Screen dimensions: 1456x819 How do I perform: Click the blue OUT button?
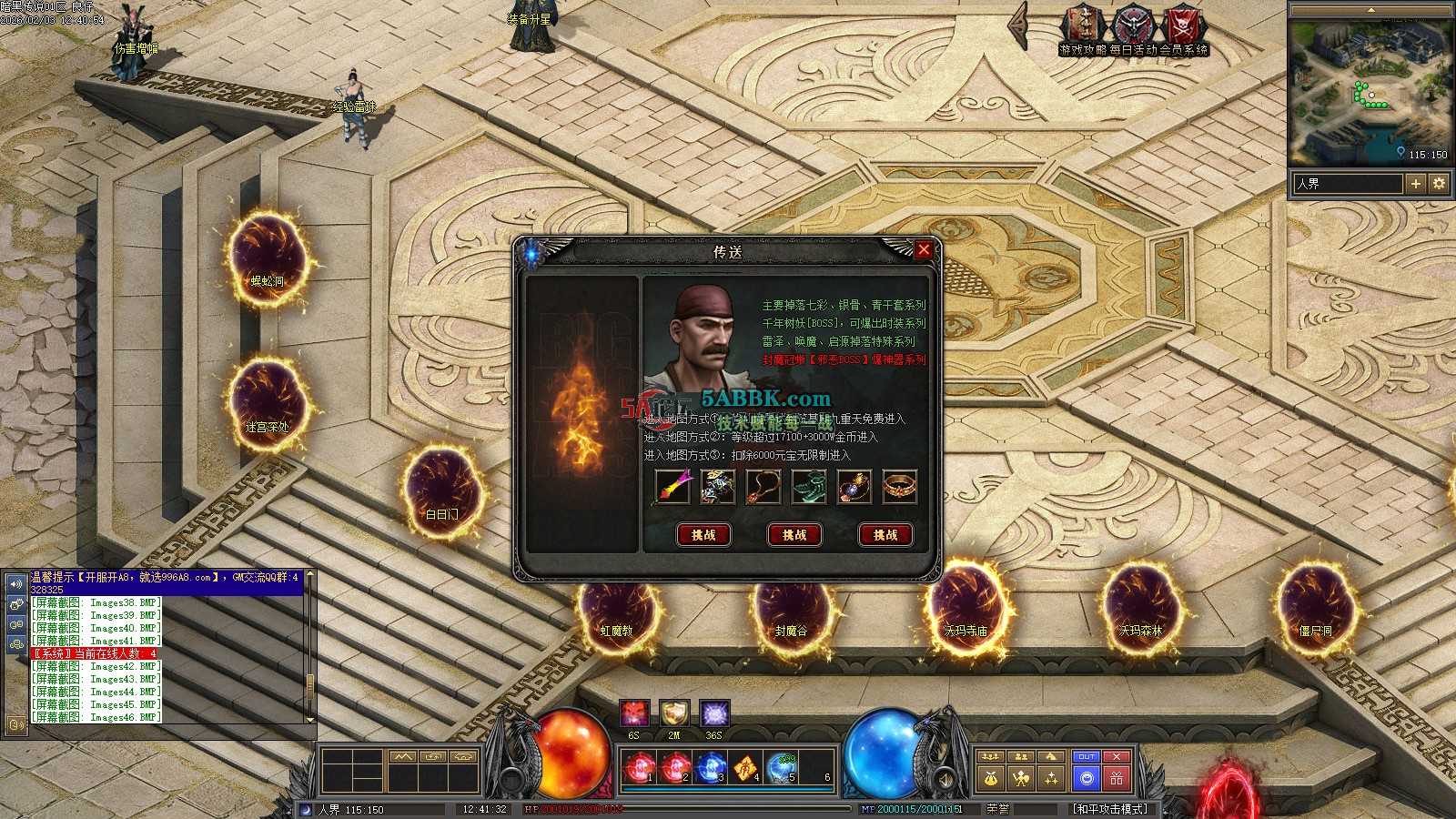[x=1086, y=757]
